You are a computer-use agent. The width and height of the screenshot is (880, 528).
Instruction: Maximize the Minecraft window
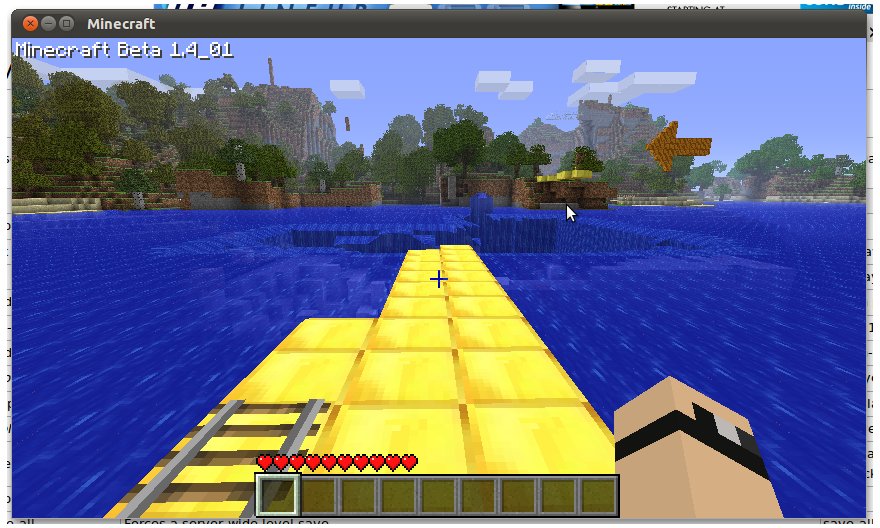tap(66, 23)
